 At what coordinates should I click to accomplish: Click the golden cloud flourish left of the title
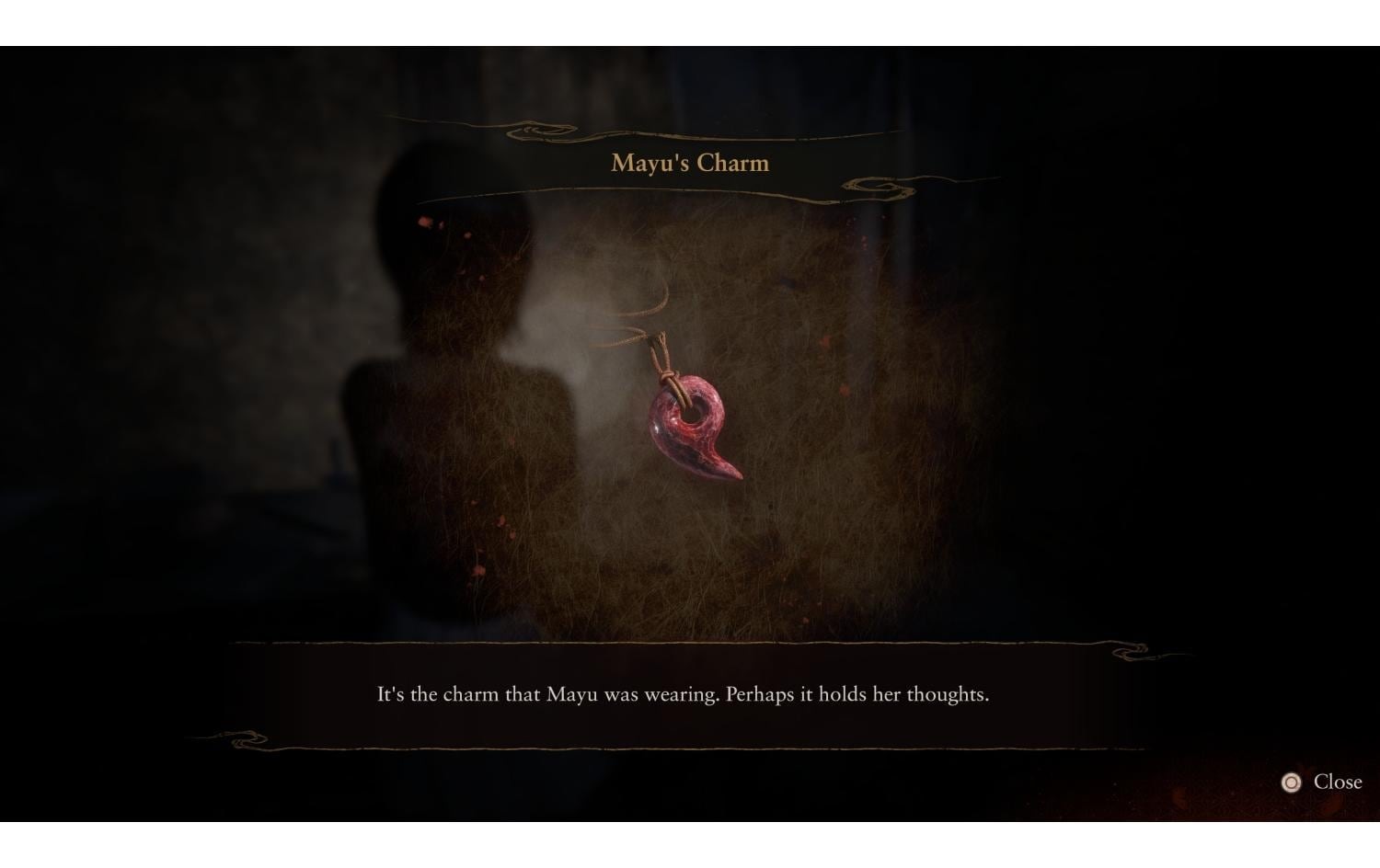pyautogui.click(x=534, y=131)
